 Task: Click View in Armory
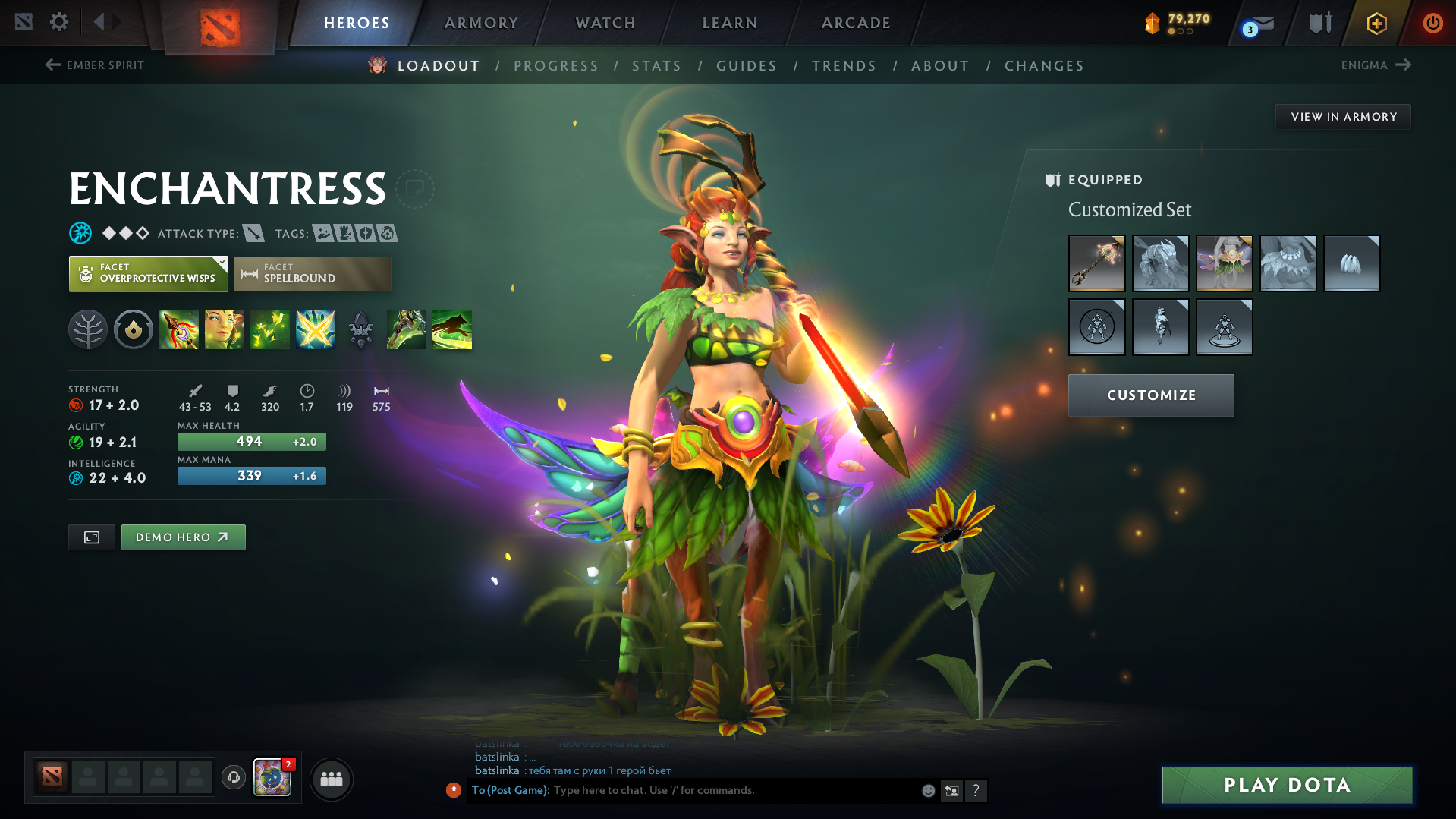[x=1343, y=117]
